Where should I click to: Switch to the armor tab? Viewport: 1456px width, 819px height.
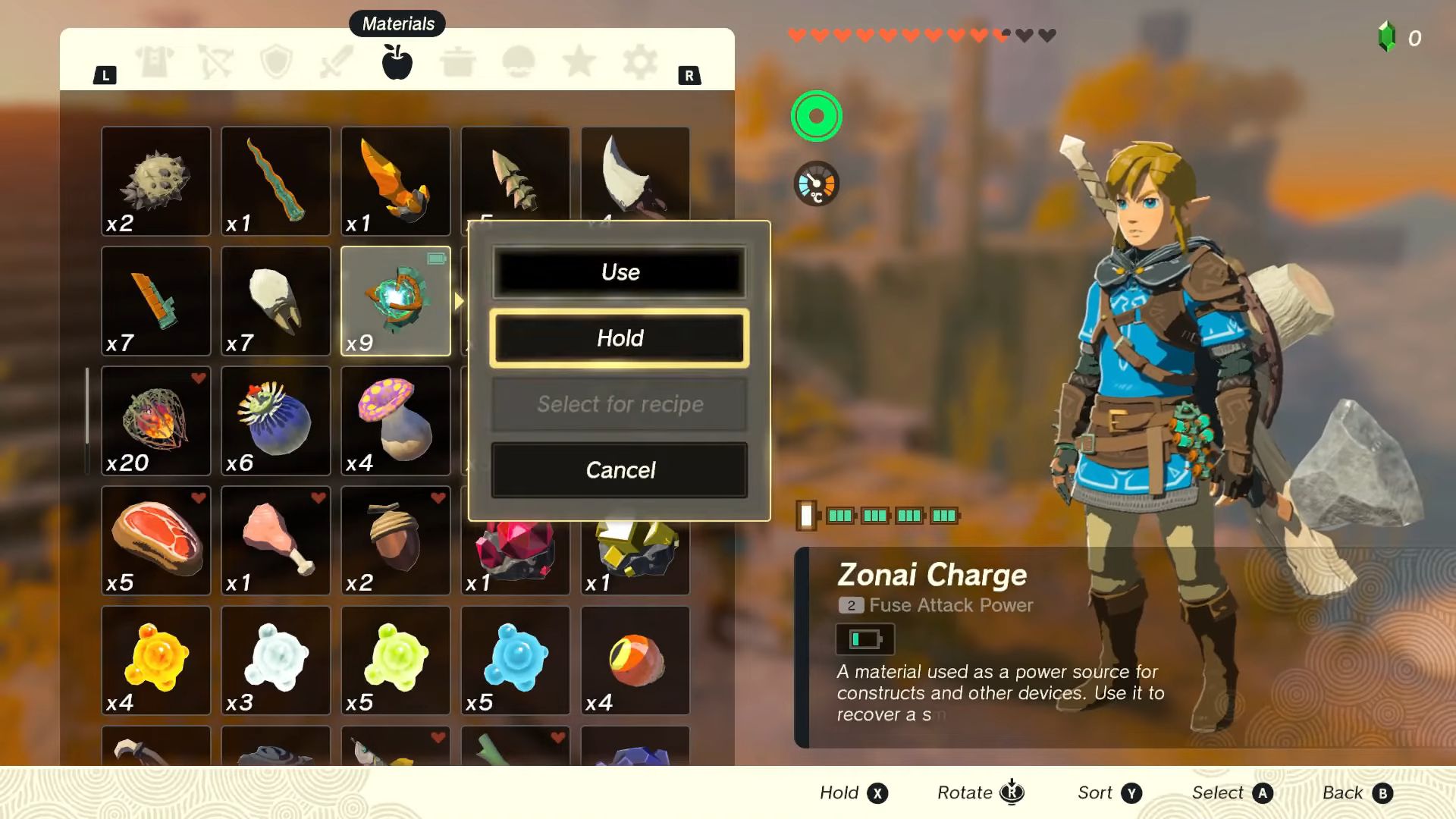[155, 61]
